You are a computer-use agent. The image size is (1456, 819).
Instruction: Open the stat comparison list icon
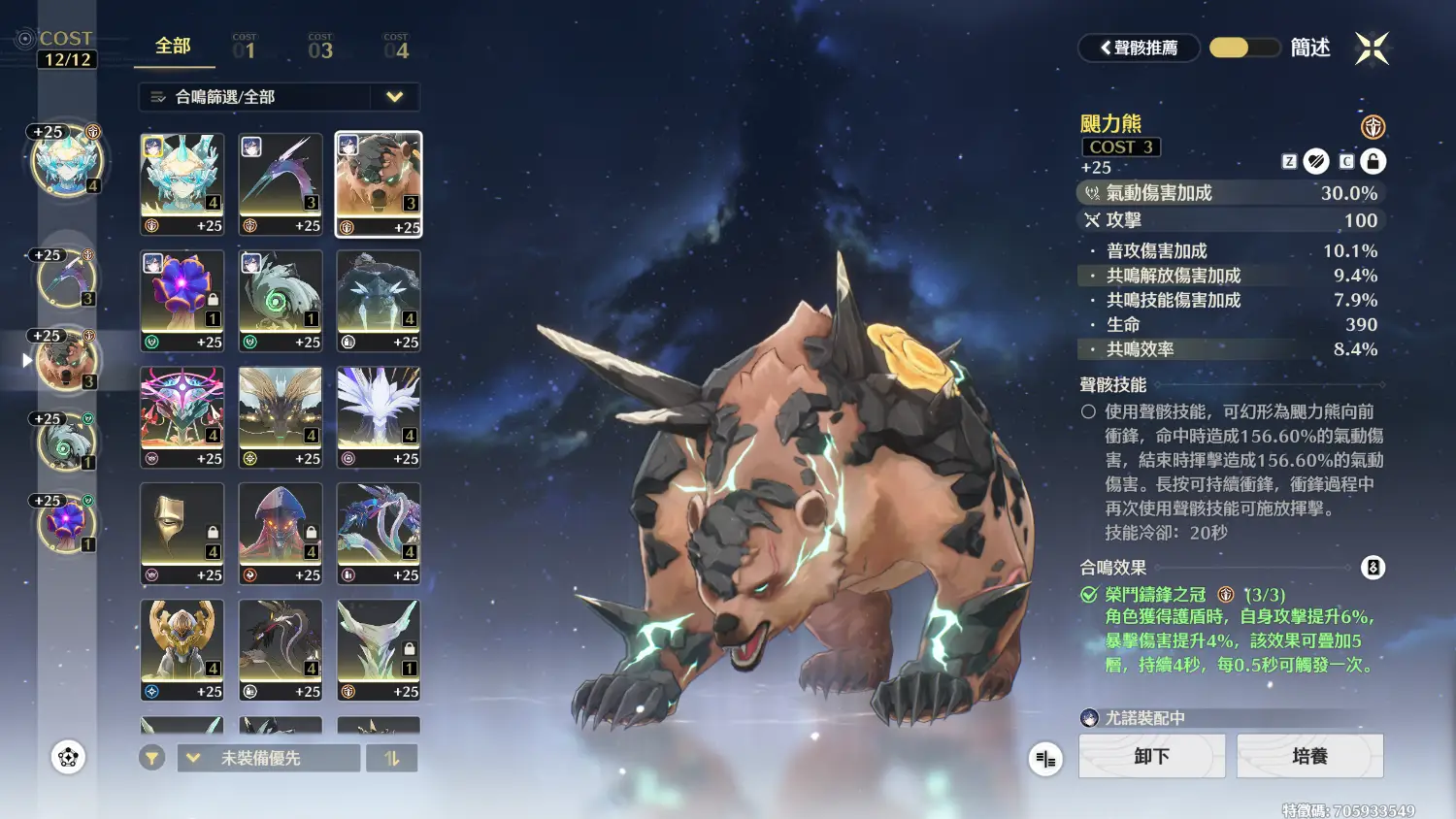(x=1045, y=759)
